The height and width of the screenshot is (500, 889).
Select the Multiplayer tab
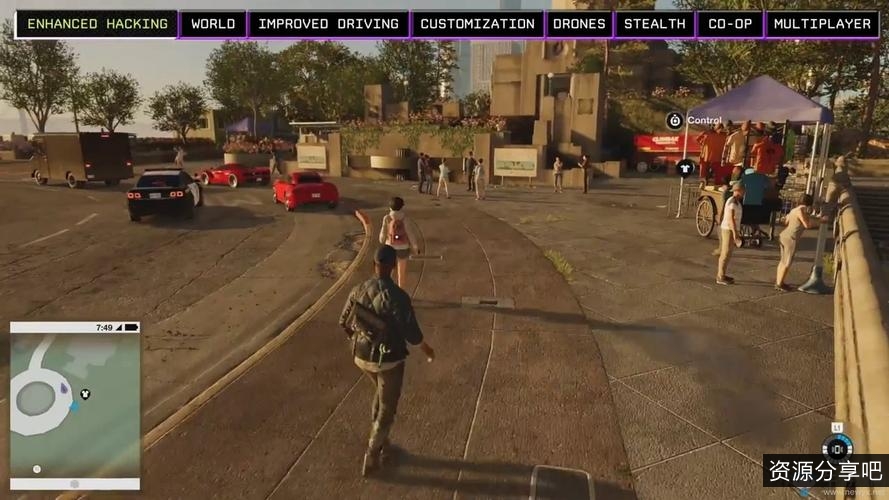click(822, 24)
